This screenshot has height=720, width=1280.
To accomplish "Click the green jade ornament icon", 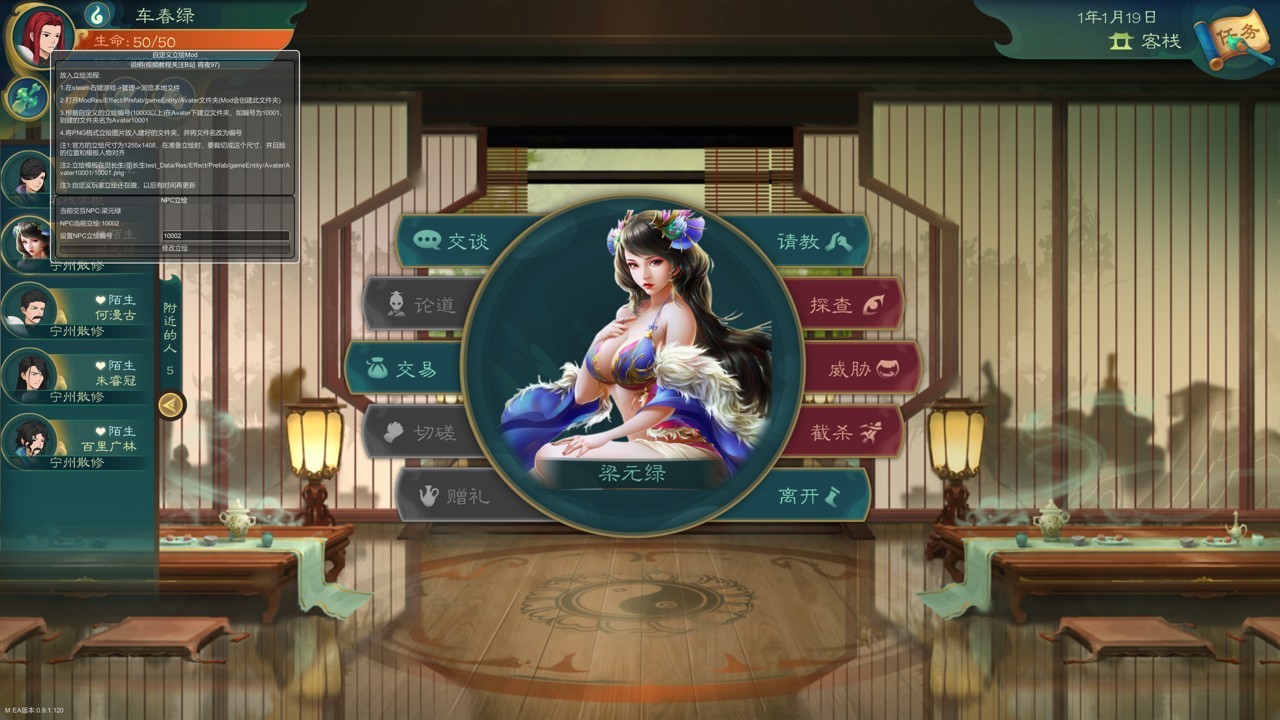I will 26,97.
